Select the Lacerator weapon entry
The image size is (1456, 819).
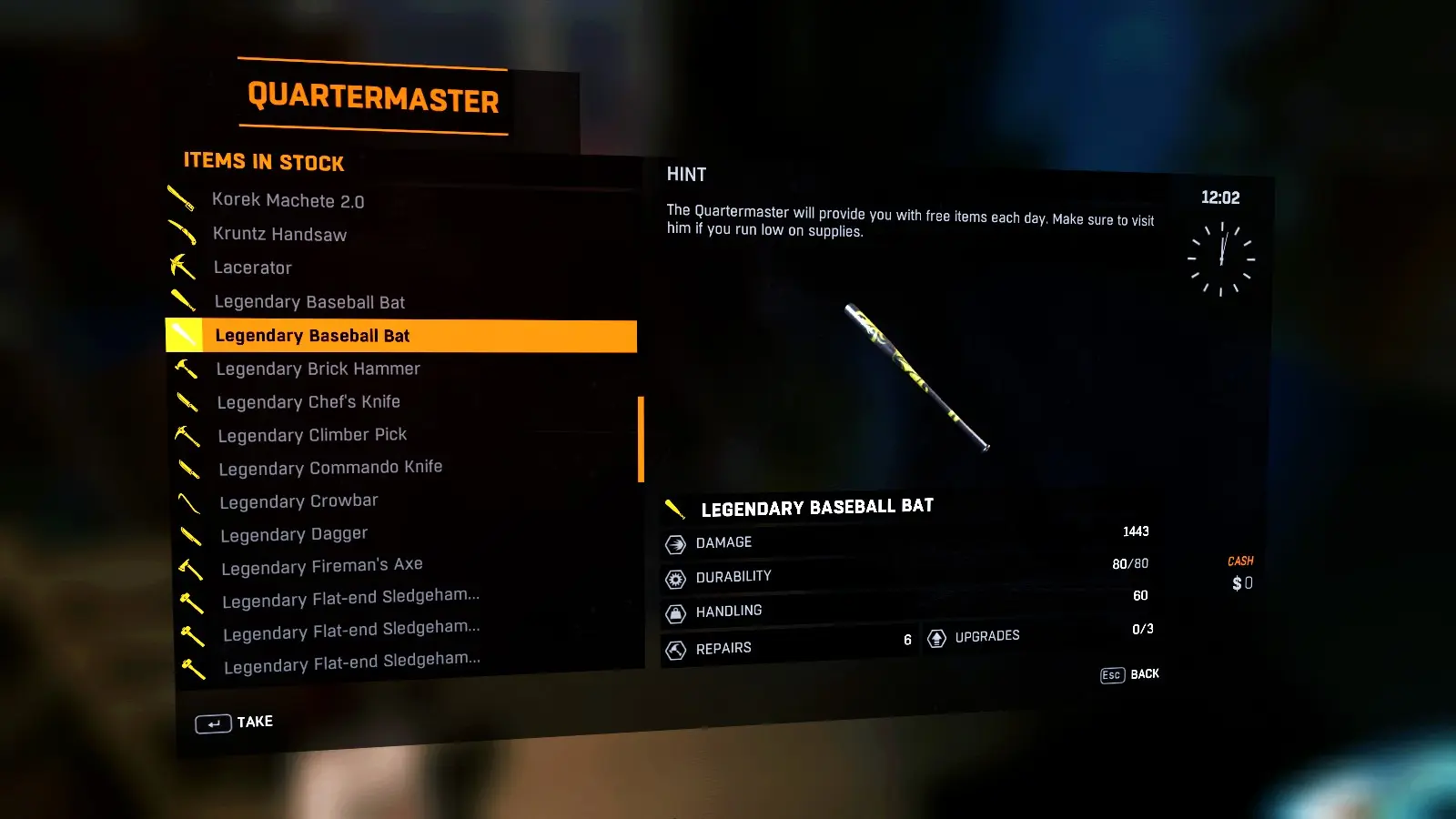pos(252,268)
